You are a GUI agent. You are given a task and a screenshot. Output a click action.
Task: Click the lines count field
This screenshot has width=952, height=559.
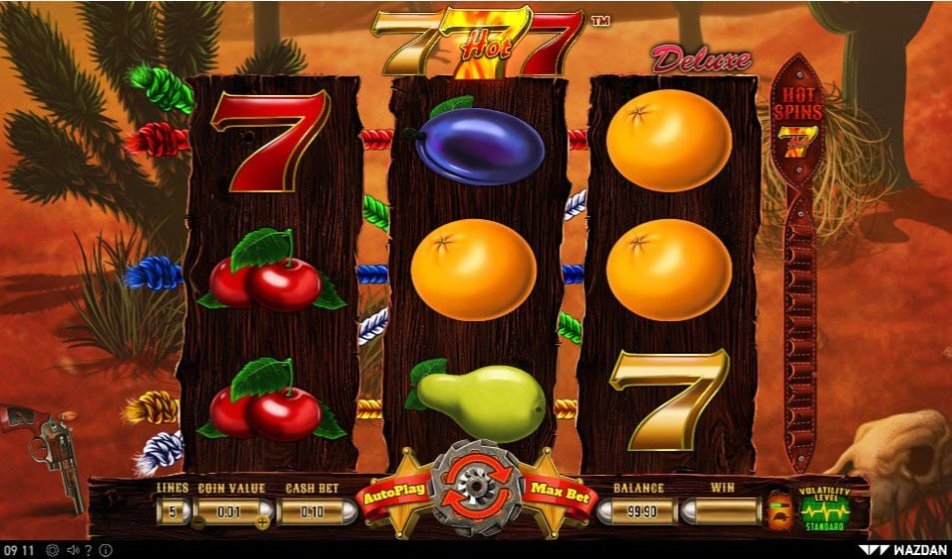[x=172, y=512]
